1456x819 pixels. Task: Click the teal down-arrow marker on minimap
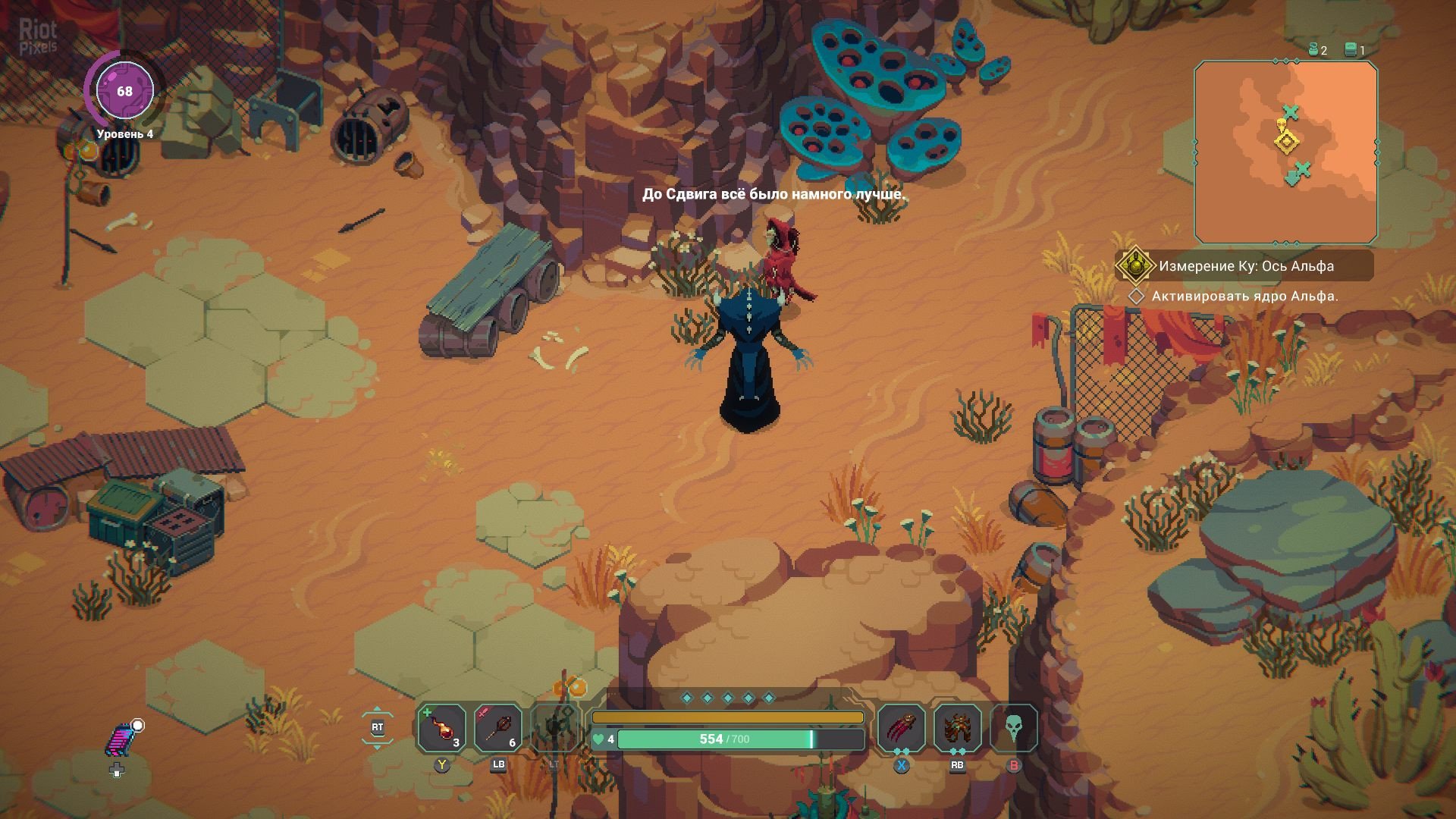click(1292, 179)
